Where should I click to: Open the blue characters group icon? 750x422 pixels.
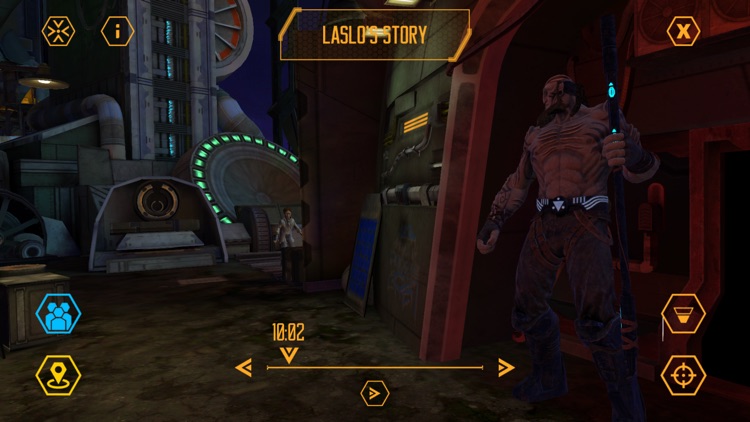[x=58, y=315]
